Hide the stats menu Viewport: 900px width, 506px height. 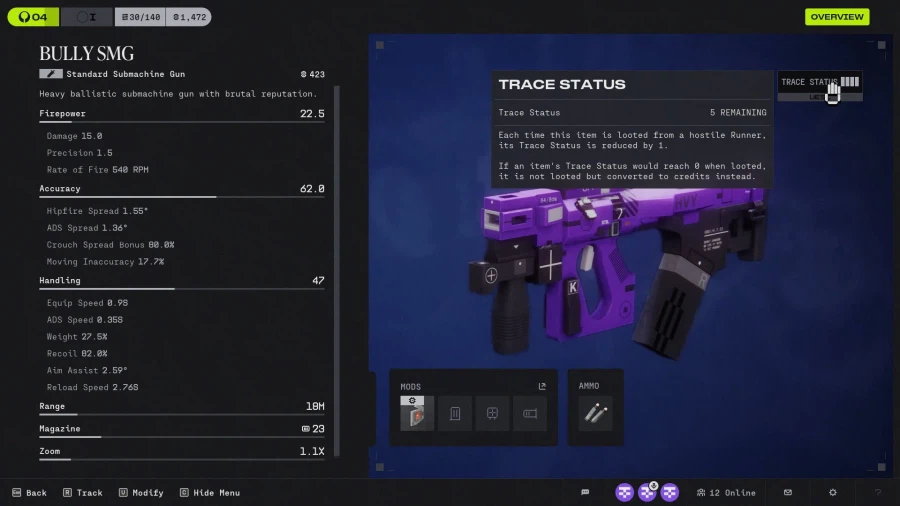[x=209, y=493]
